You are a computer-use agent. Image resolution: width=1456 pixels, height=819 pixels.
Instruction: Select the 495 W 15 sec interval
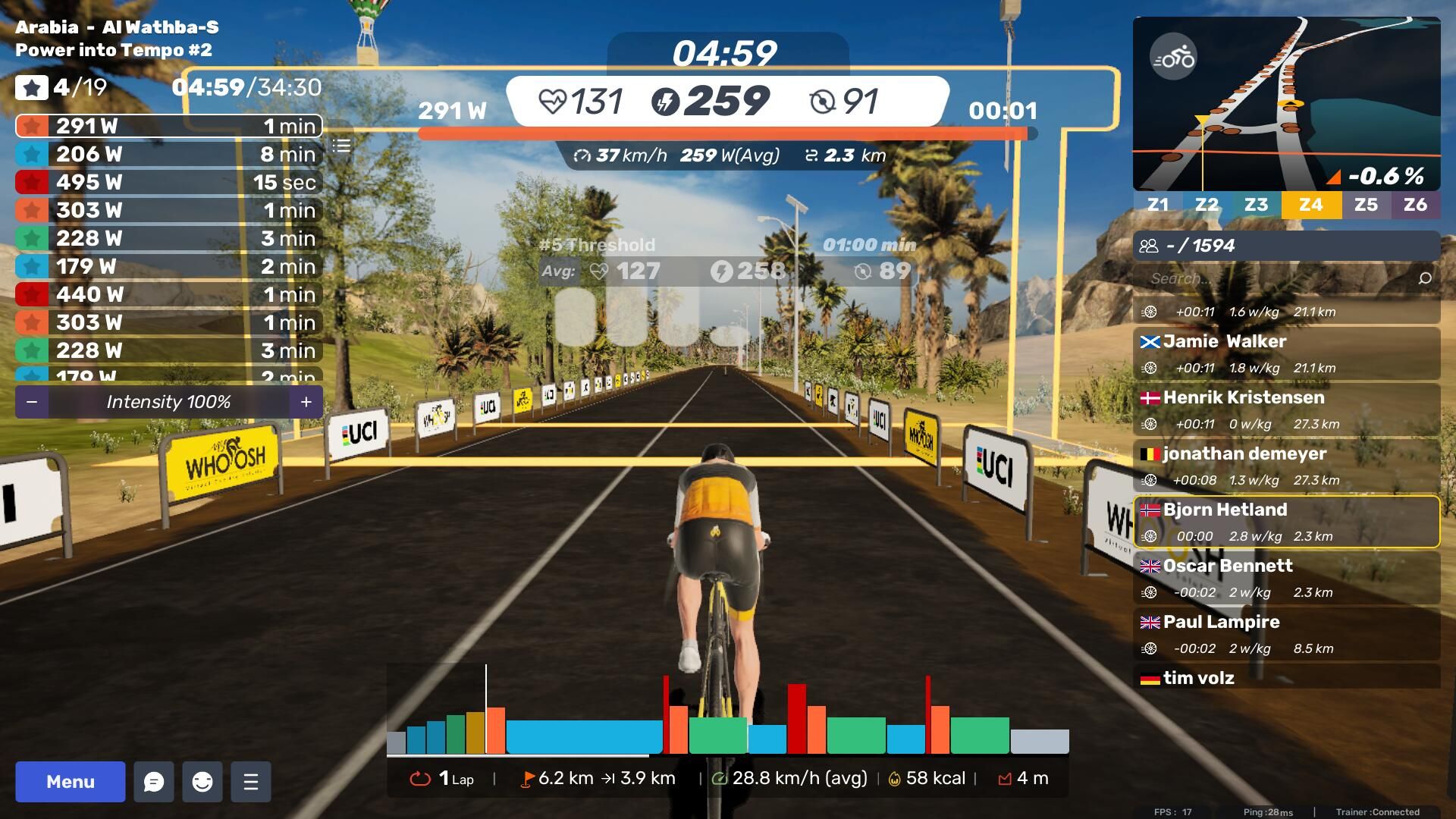coord(168,182)
